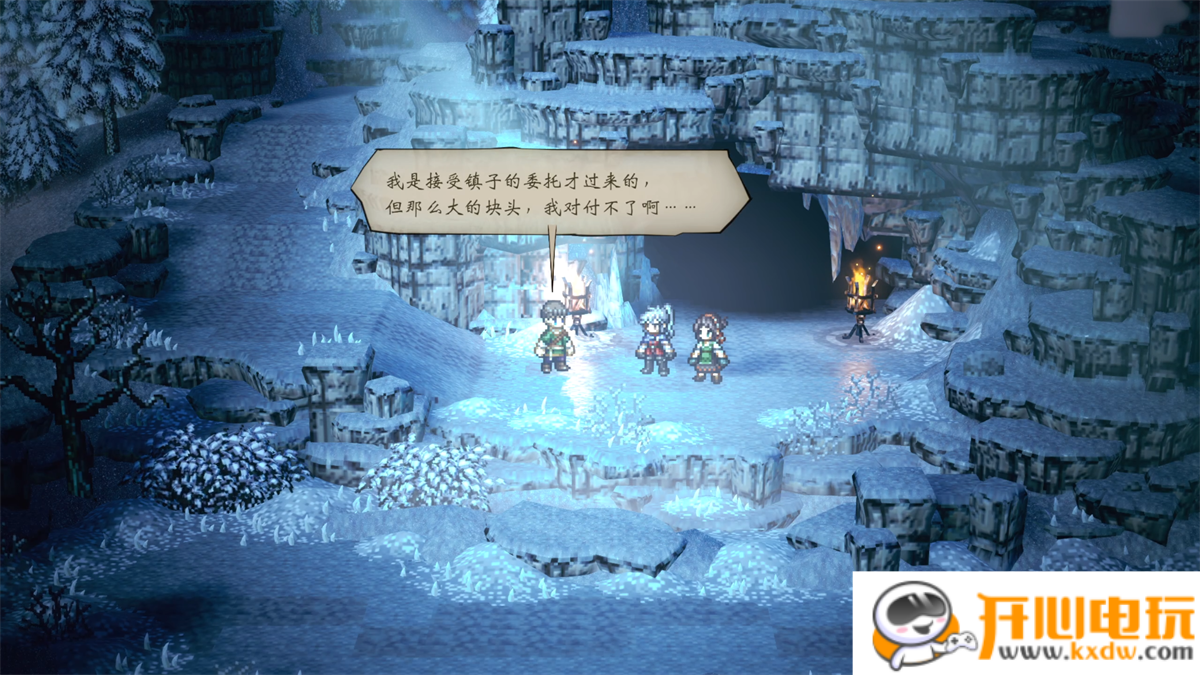Advance the villager's speech bubble dialogue
The height and width of the screenshot is (675, 1200).
pyautogui.click(x=549, y=194)
